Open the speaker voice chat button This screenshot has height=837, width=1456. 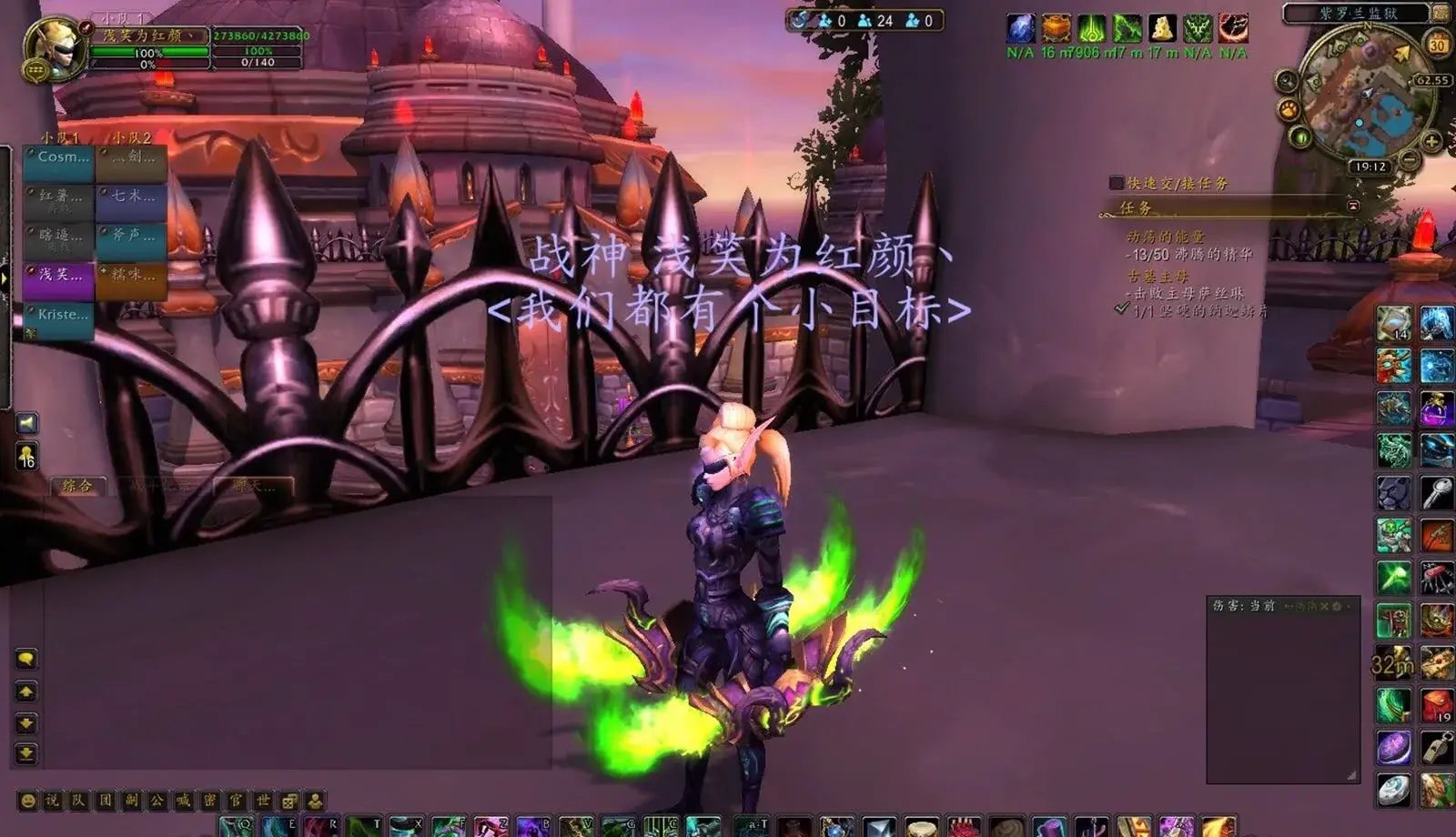pos(27,423)
